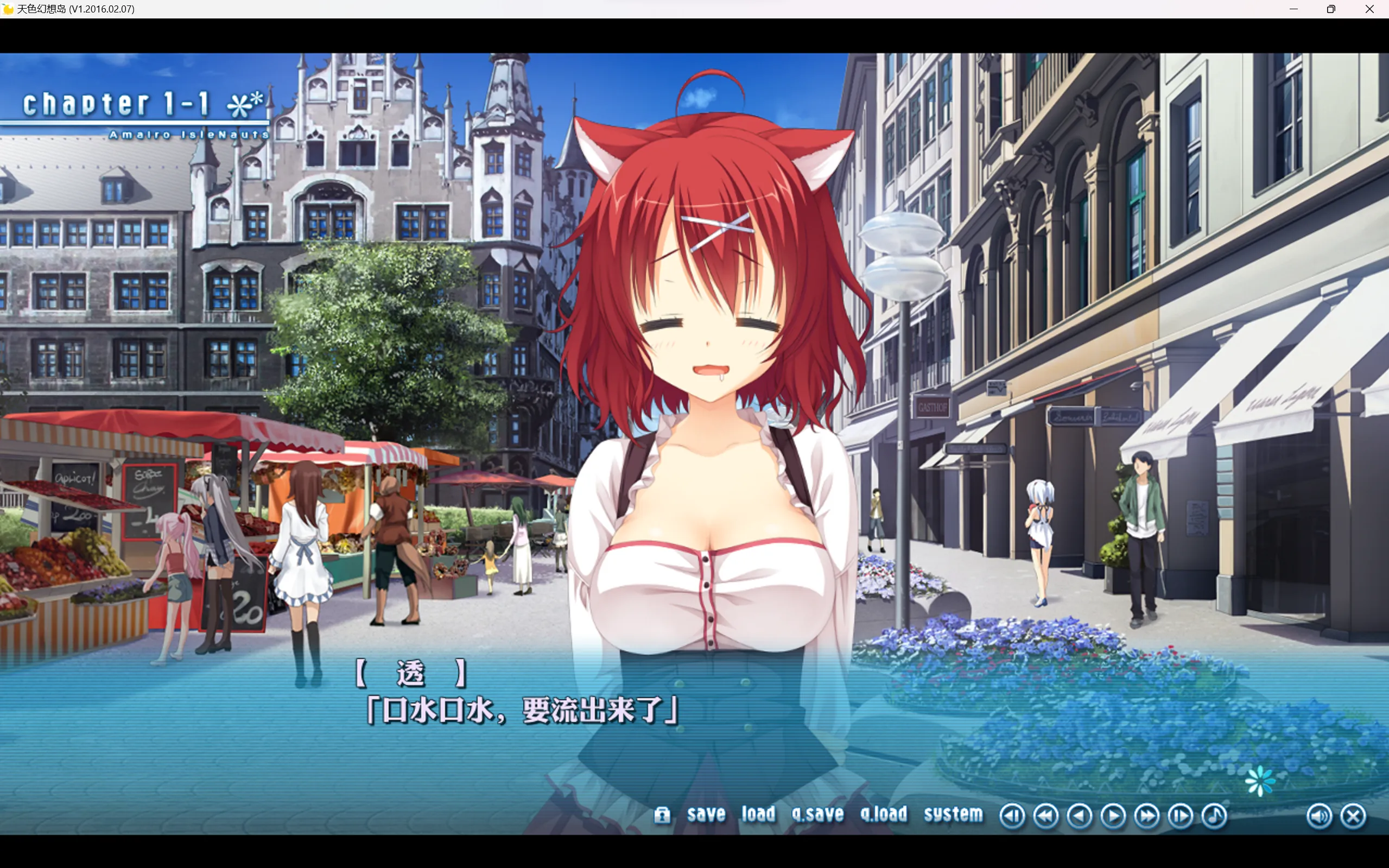
Task: Click load to restore a saved game
Action: coord(758,814)
